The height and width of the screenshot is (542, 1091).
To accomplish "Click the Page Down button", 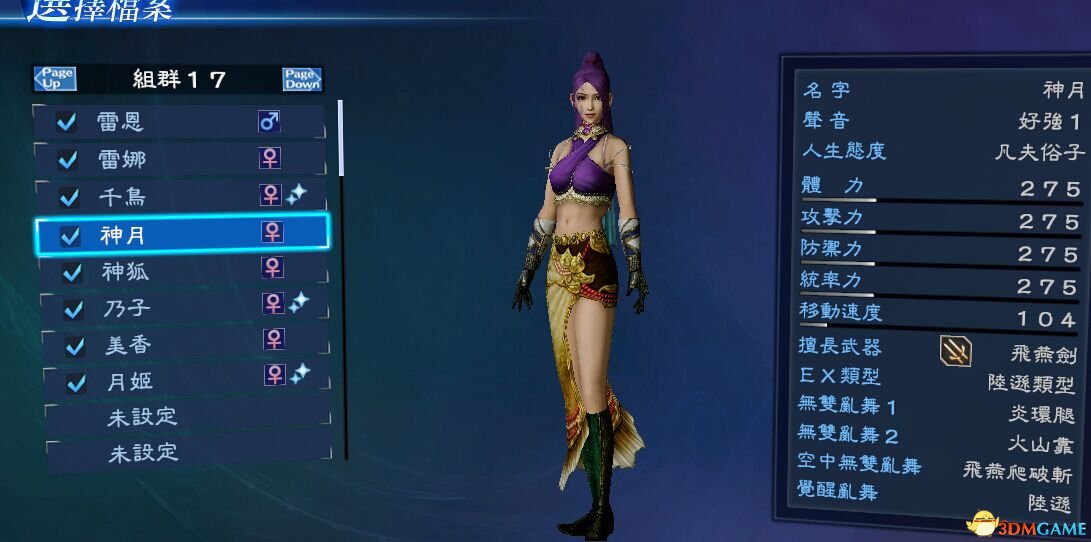I will pos(301,79).
